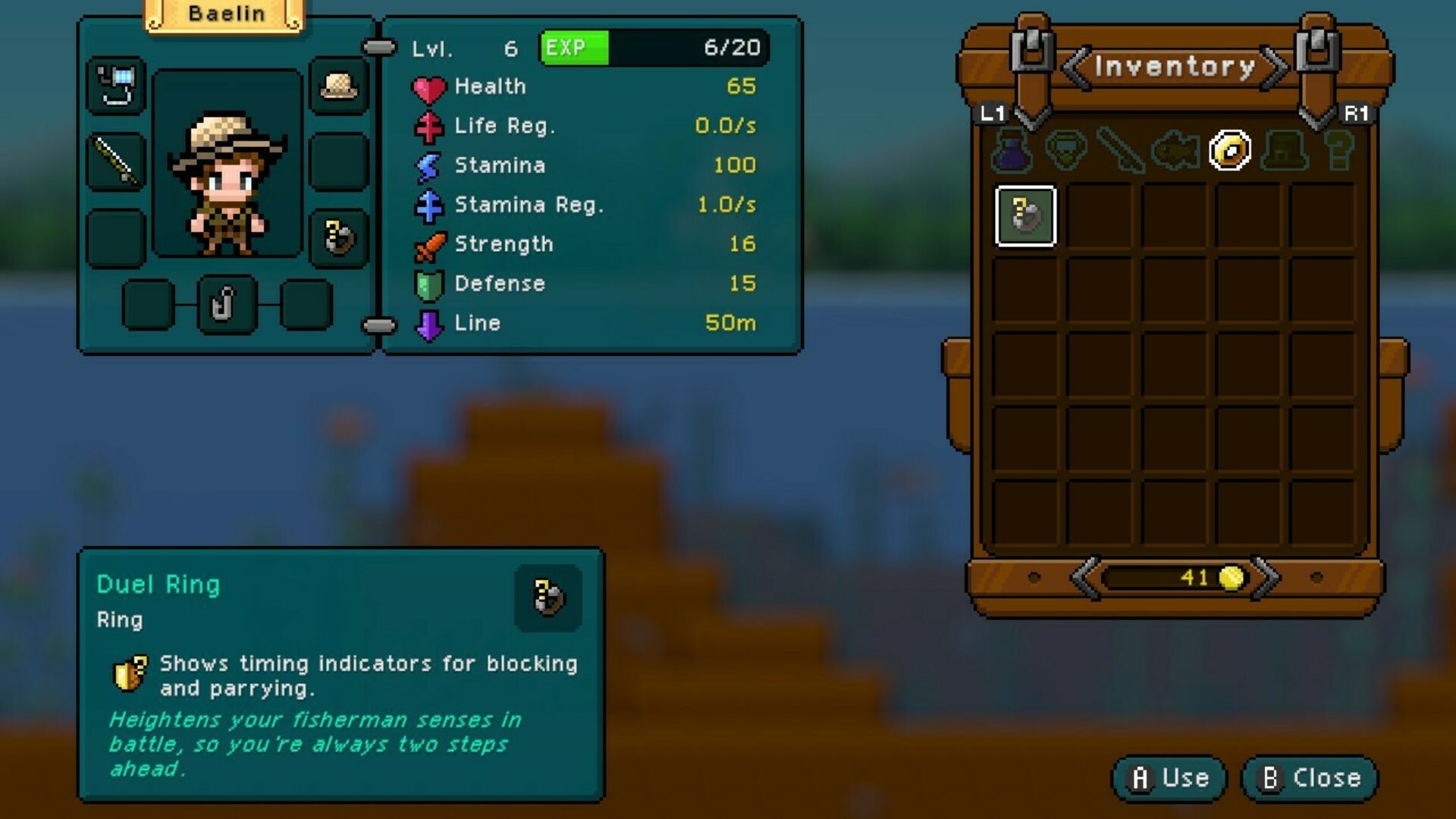The width and height of the screenshot is (1456, 819).
Task: Go to next page with Inventory right arrow
Action: 1274,67
